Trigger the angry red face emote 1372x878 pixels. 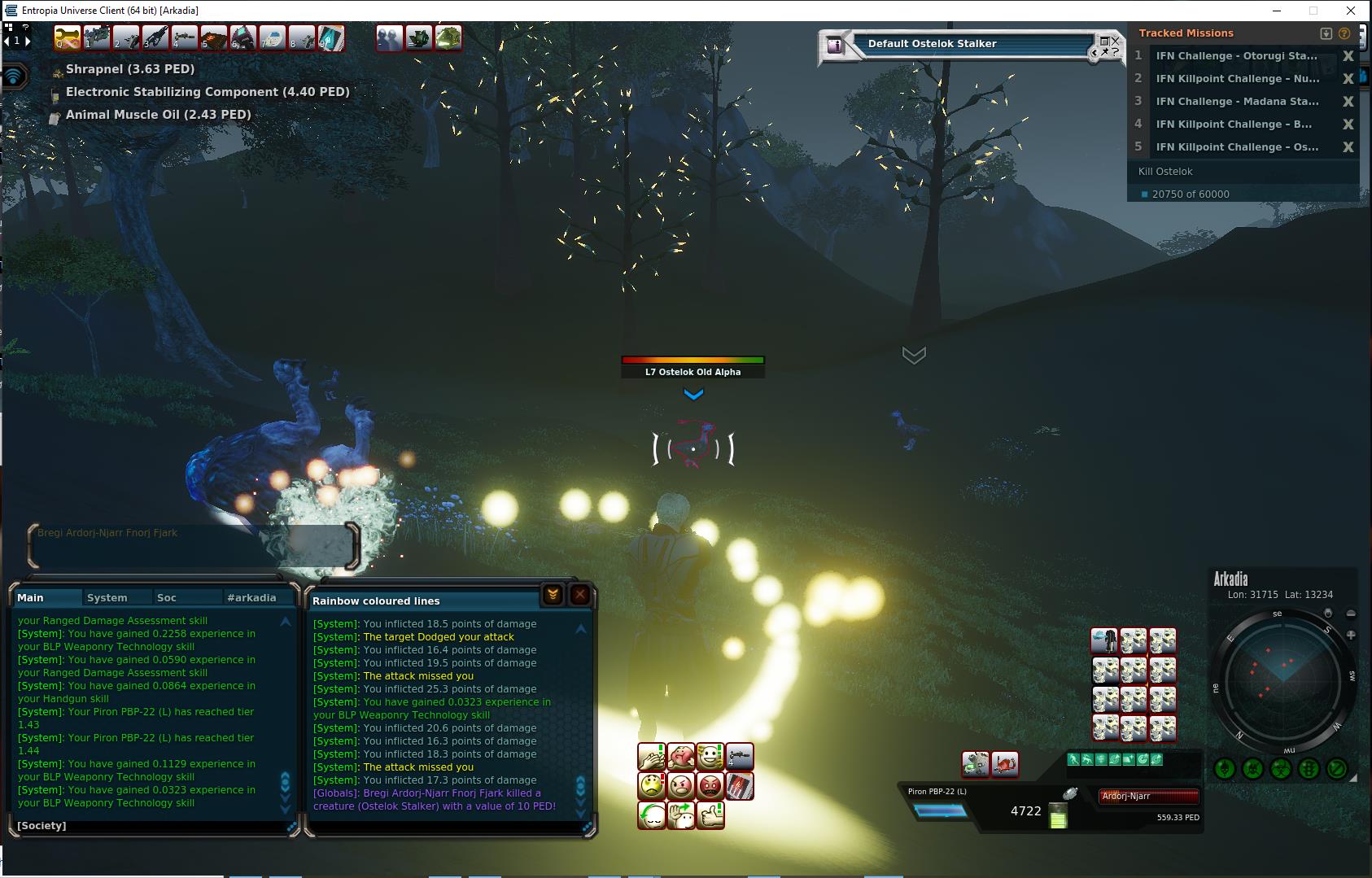(x=710, y=786)
